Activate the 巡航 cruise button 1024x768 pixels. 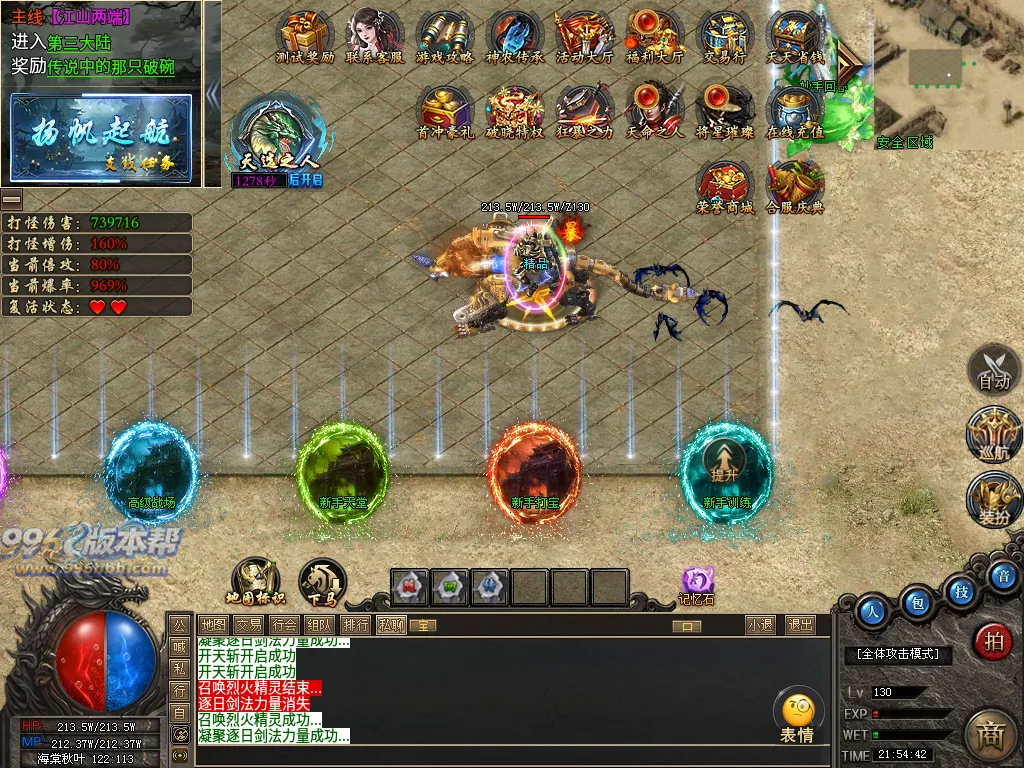pyautogui.click(x=994, y=434)
